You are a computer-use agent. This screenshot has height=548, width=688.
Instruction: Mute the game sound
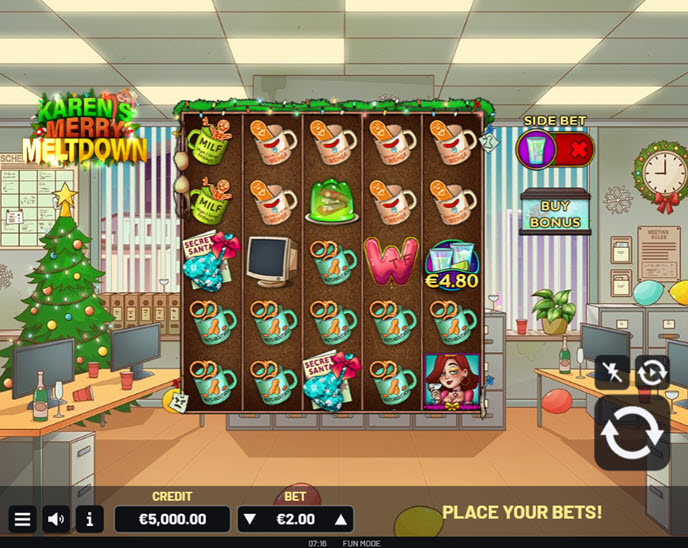[56, 519]
